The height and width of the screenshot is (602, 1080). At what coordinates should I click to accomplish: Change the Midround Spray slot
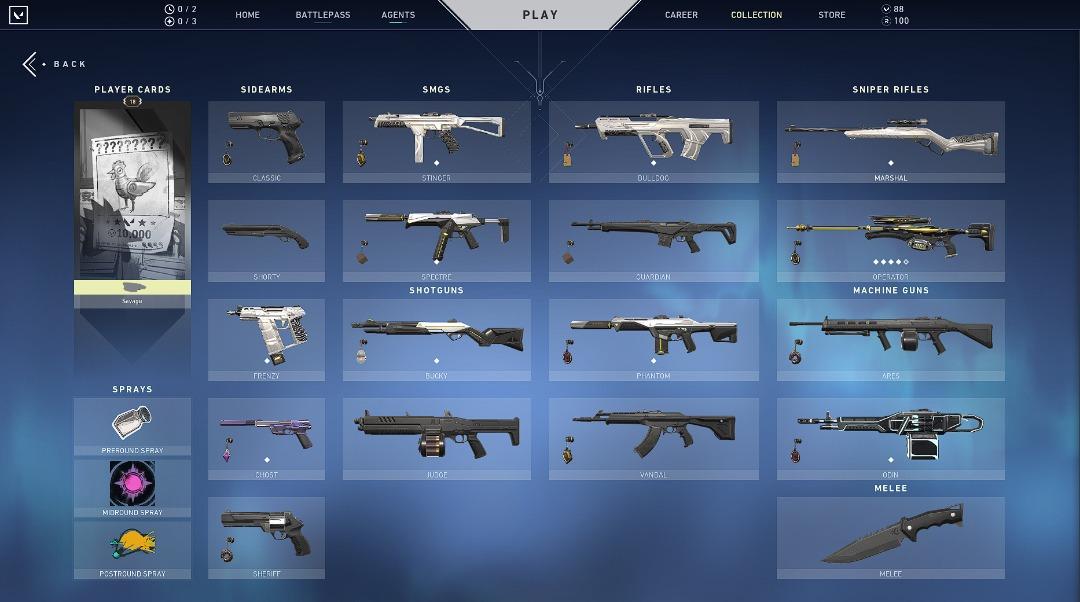click(132, 487)
